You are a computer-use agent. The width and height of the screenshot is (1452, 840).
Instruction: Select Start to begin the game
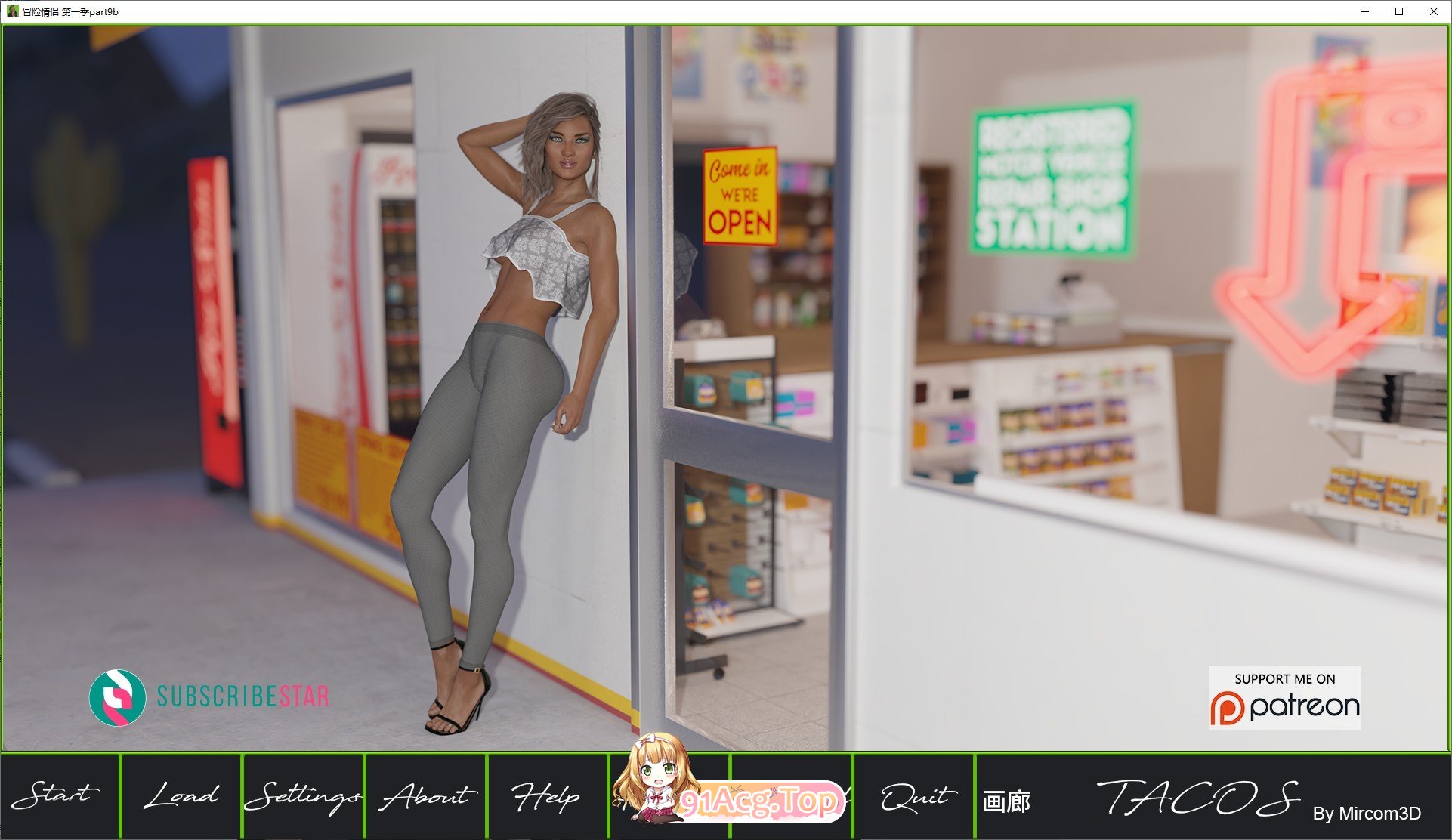(58, 796)
